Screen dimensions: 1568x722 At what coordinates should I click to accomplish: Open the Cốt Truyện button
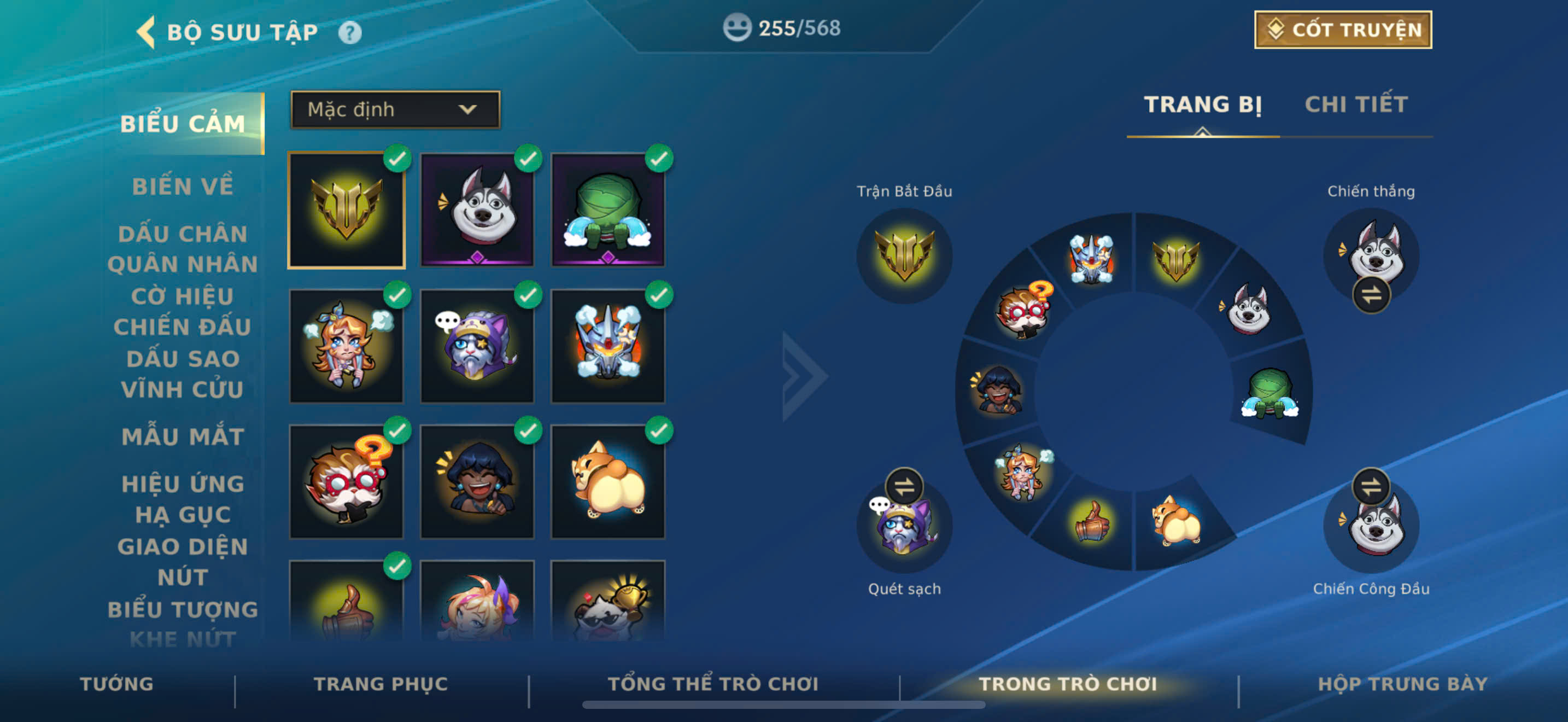(x=1343, y=30)
